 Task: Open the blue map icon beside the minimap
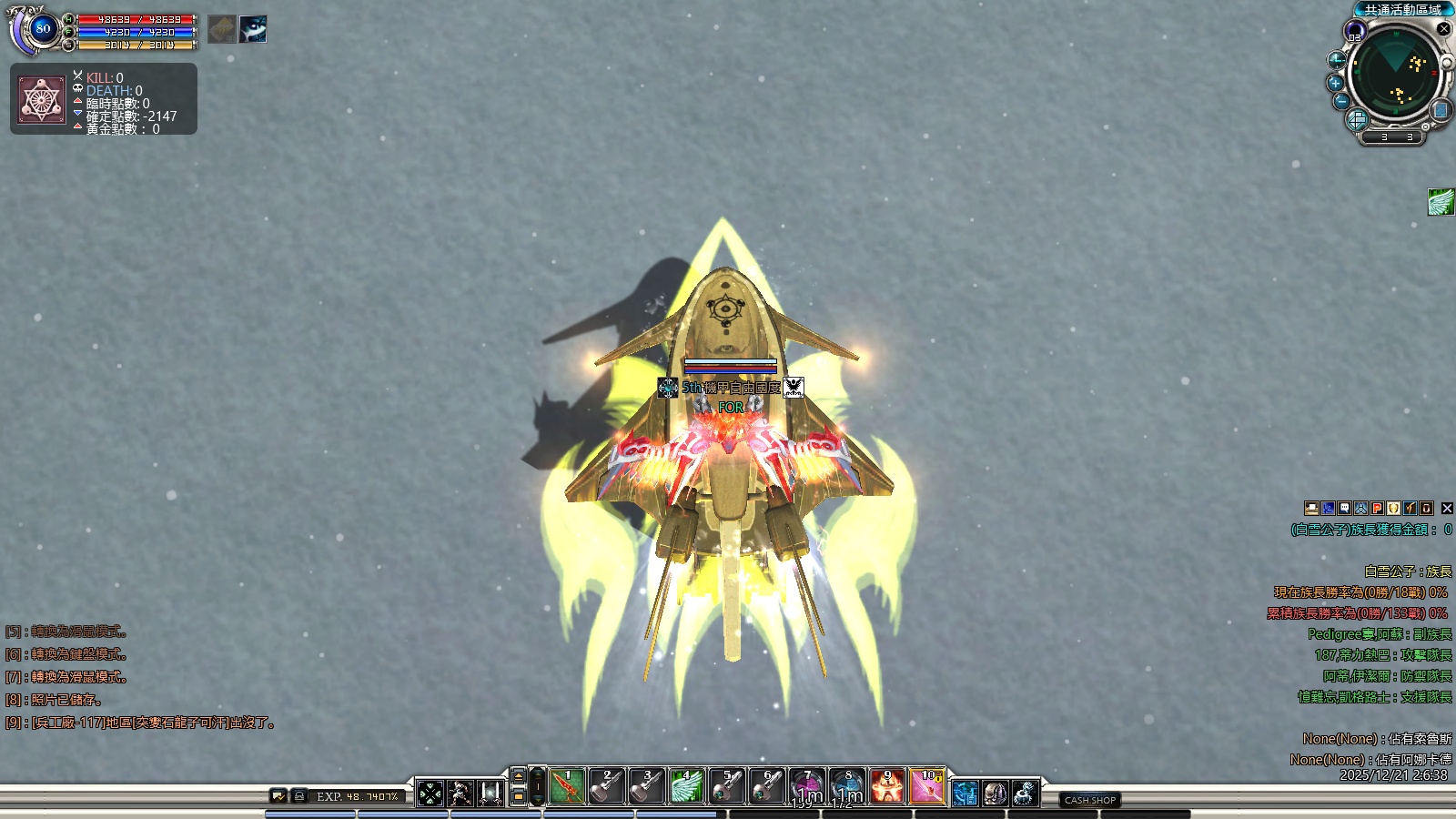[x=1441, y=110]
